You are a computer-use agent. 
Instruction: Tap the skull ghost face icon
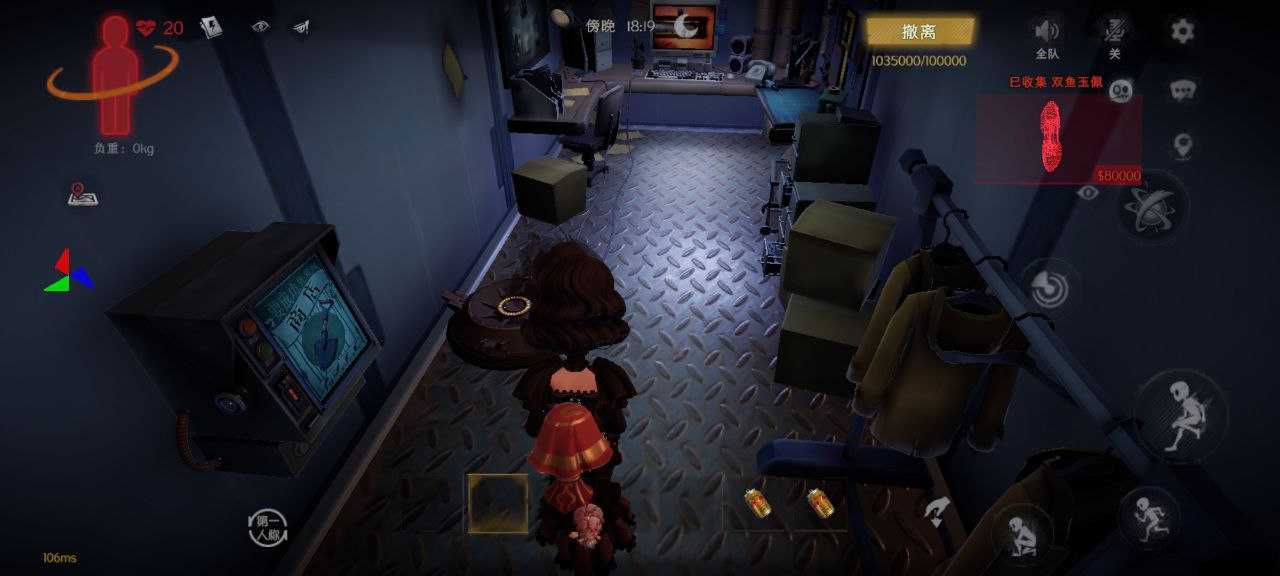(1120, 90)
